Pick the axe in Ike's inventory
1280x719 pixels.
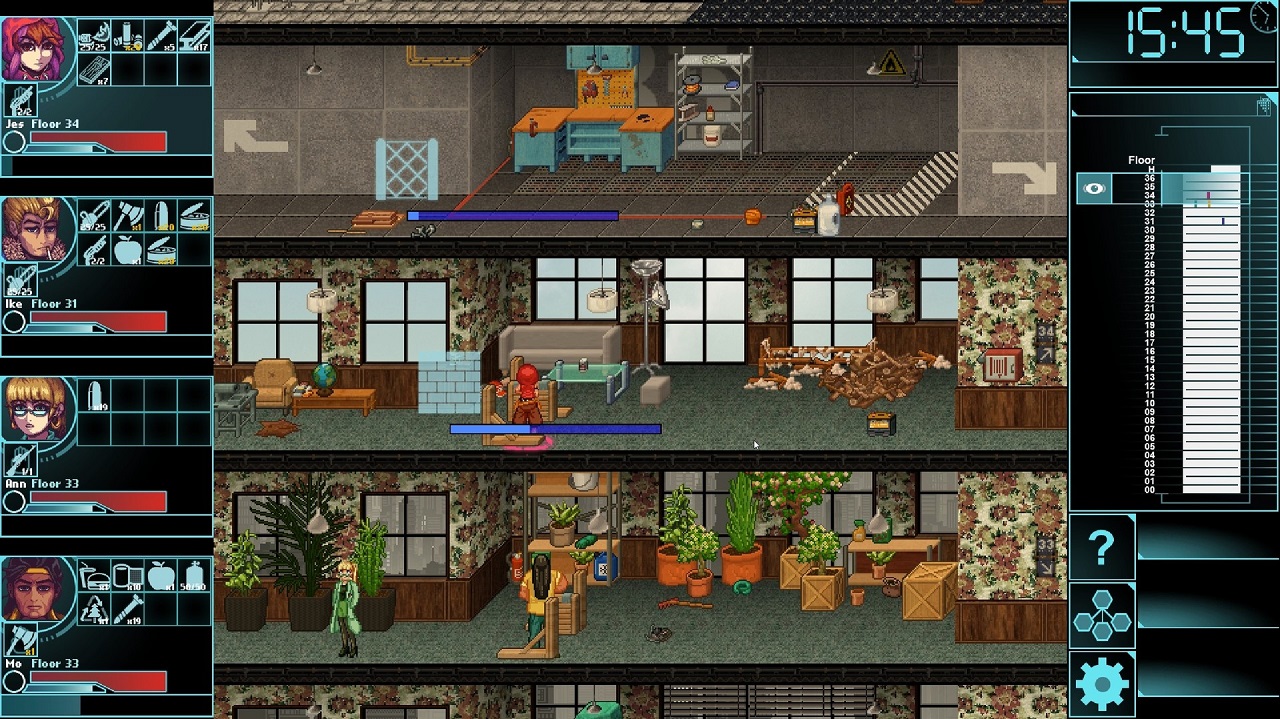(x=128, y=217)
